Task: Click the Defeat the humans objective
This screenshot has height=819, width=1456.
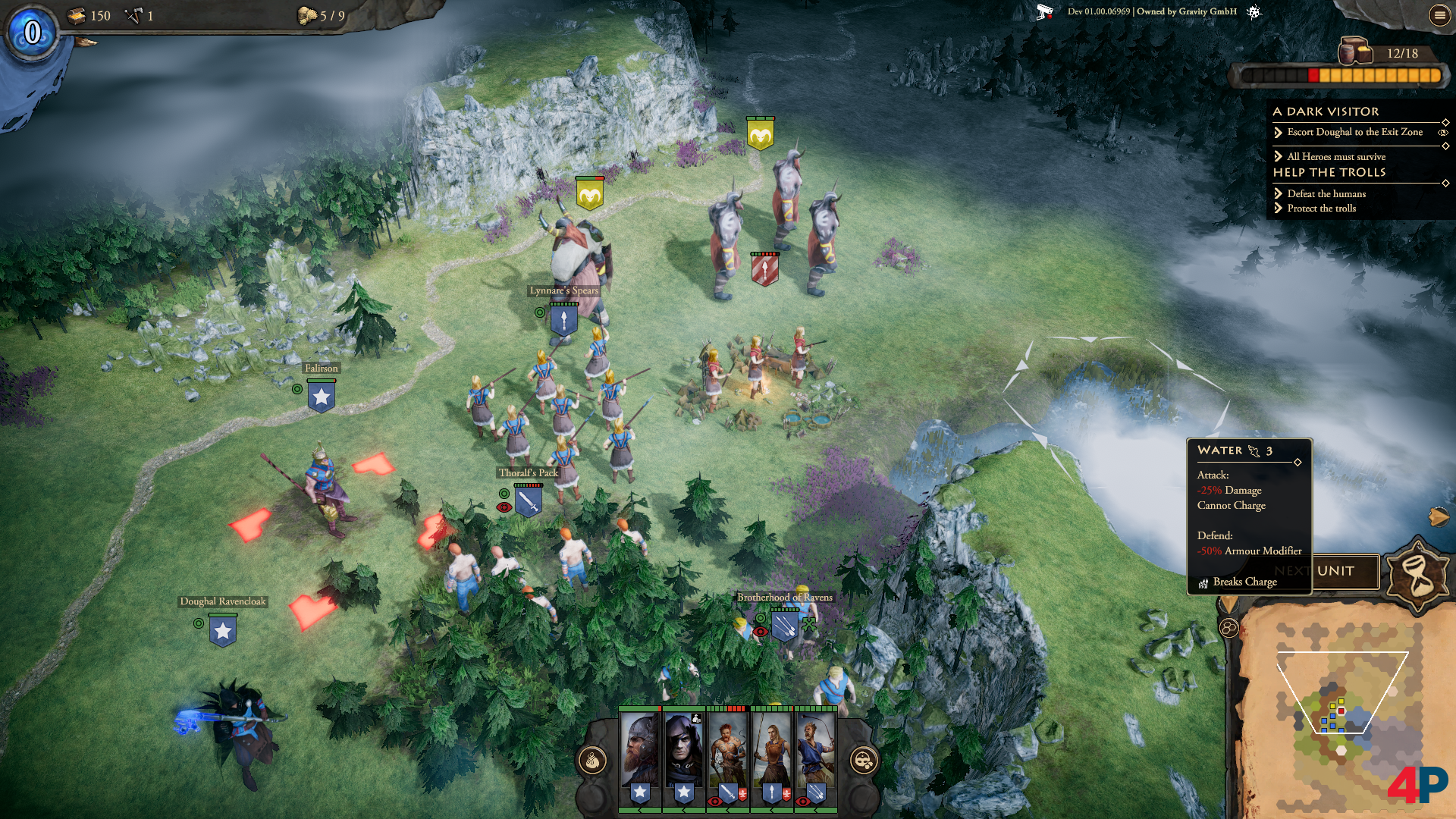Action: coord(1326,194)
